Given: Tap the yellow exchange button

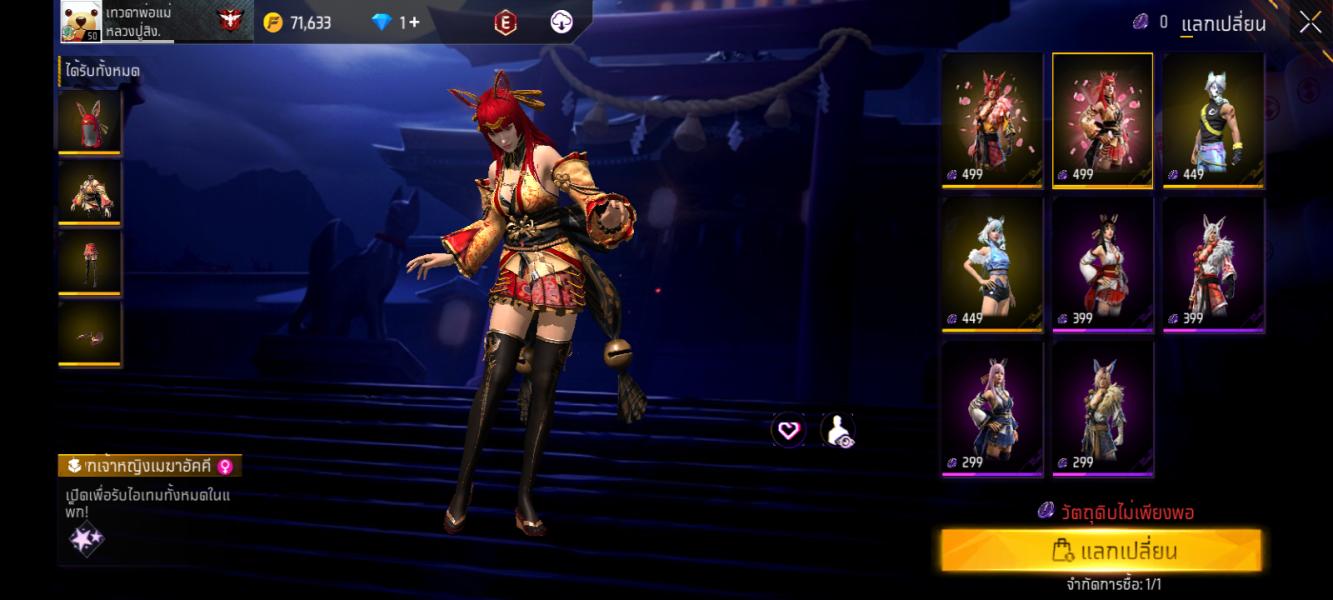Looking at the screenshot, I should point(1101,551).
